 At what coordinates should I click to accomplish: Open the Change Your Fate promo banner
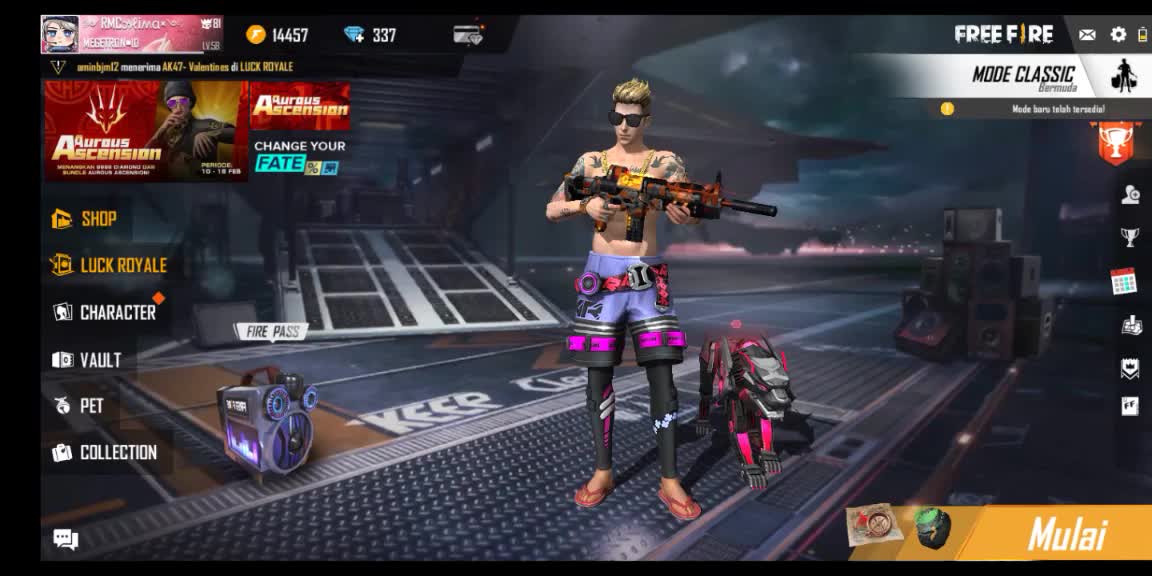pos(299,156)
